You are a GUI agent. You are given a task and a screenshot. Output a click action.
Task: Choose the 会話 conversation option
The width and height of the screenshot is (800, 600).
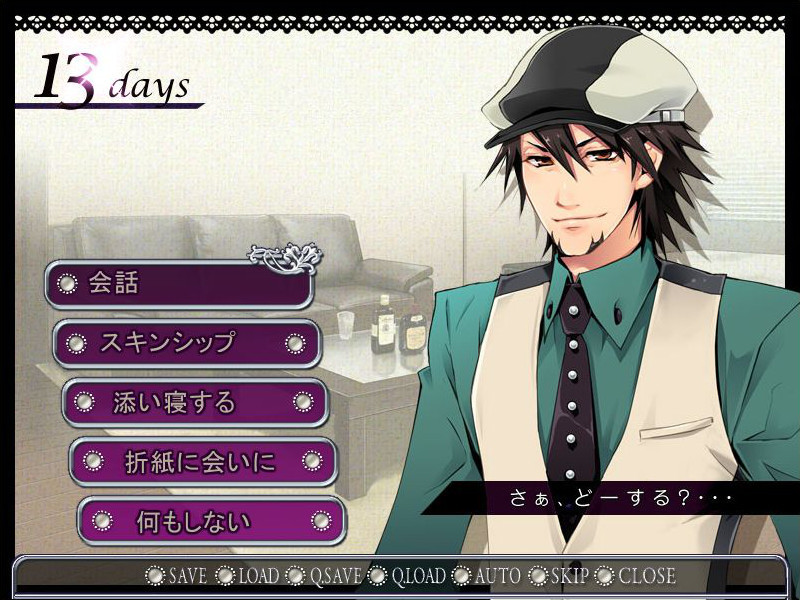click(x=178, y=284)
